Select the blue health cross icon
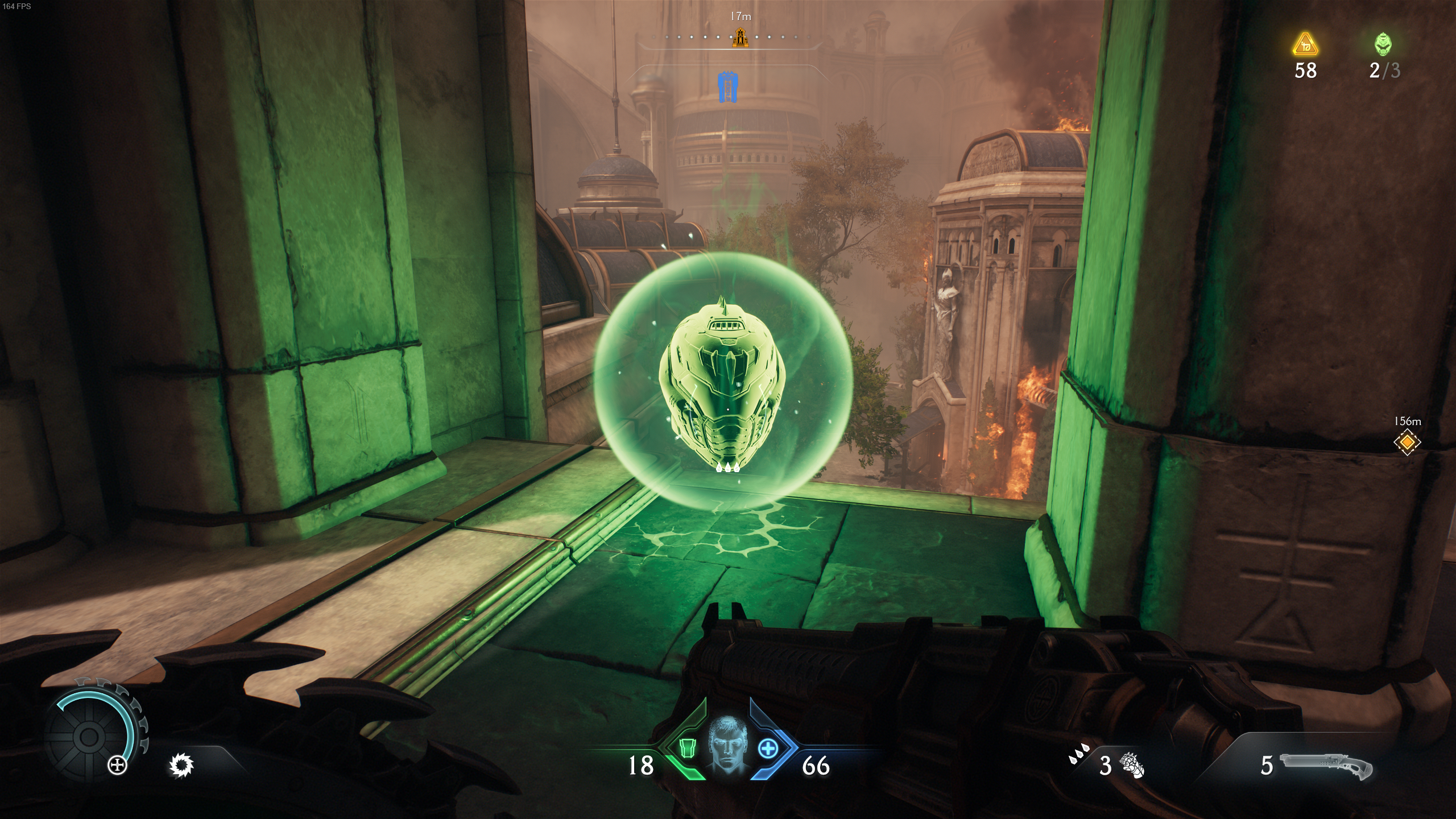Viewport: 1456px width, 819px height. click(x=768, y=748)
